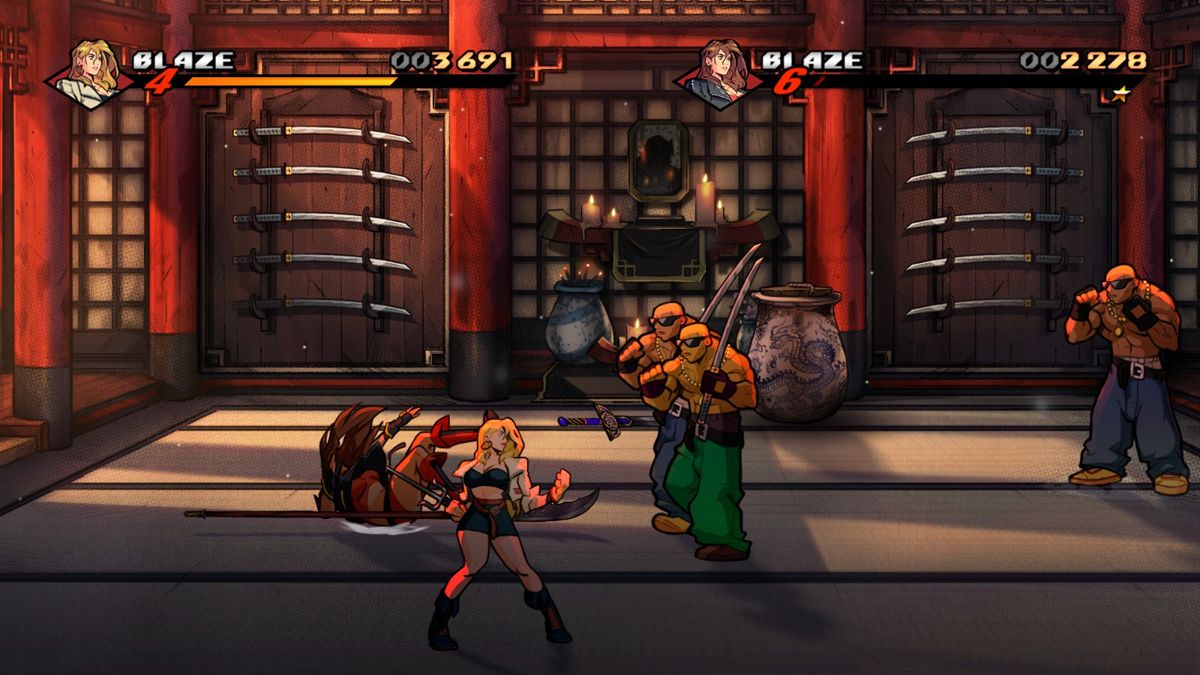Viewport: 1200px width, 675px height.
Task: Click player two's brunette Blaze portrait
Action: tap(720, 72)
